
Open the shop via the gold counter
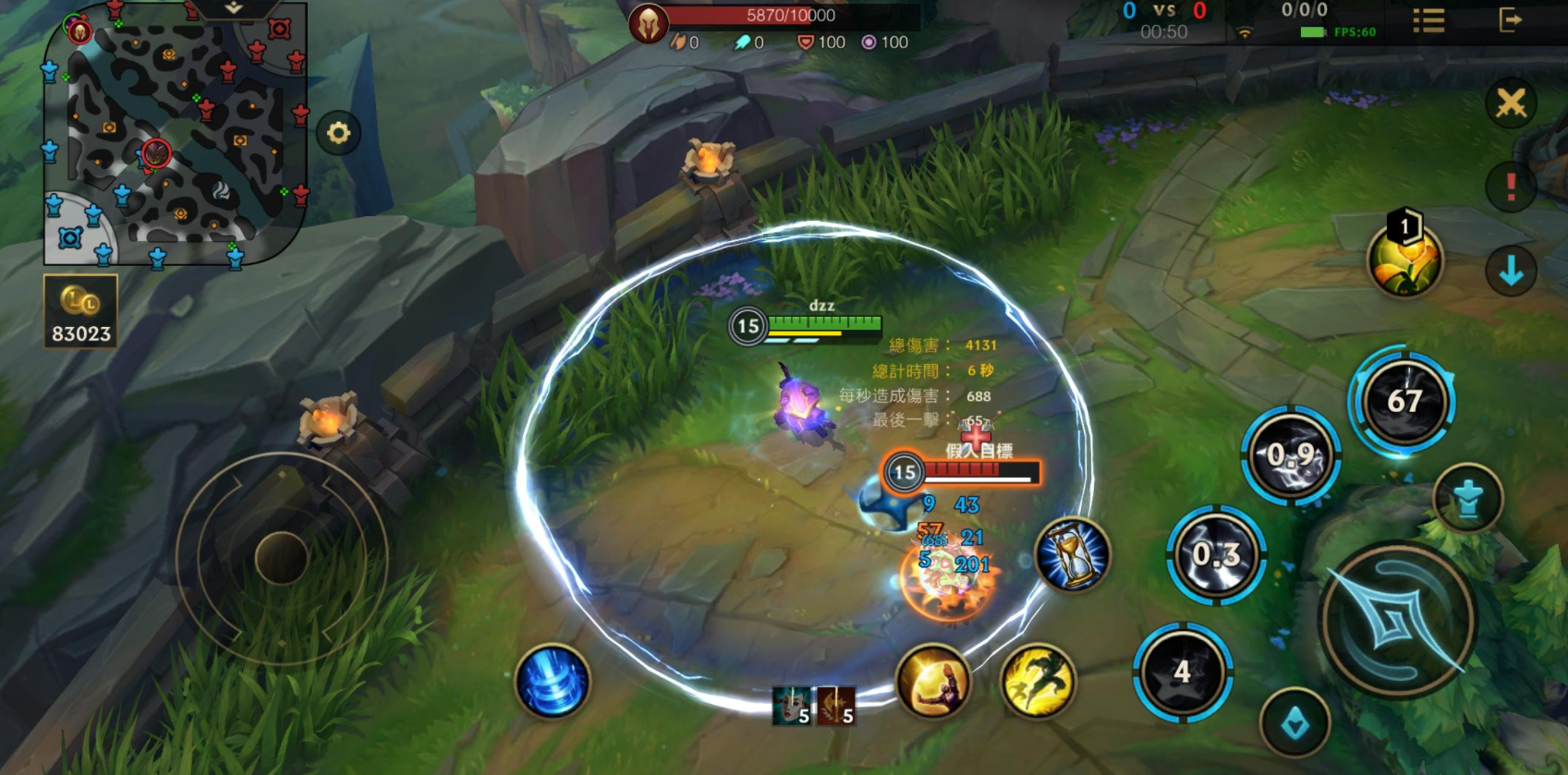[x=80, y=311]
